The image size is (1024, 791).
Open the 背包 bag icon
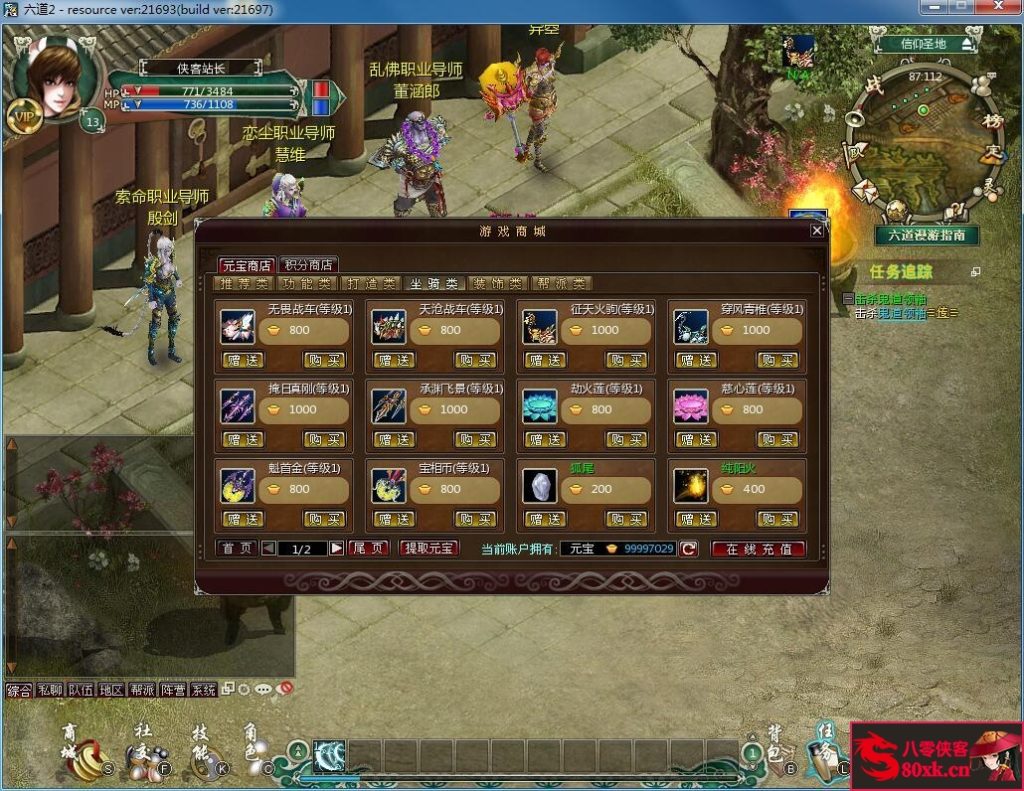pyautogui.click(x=774, y=752)
